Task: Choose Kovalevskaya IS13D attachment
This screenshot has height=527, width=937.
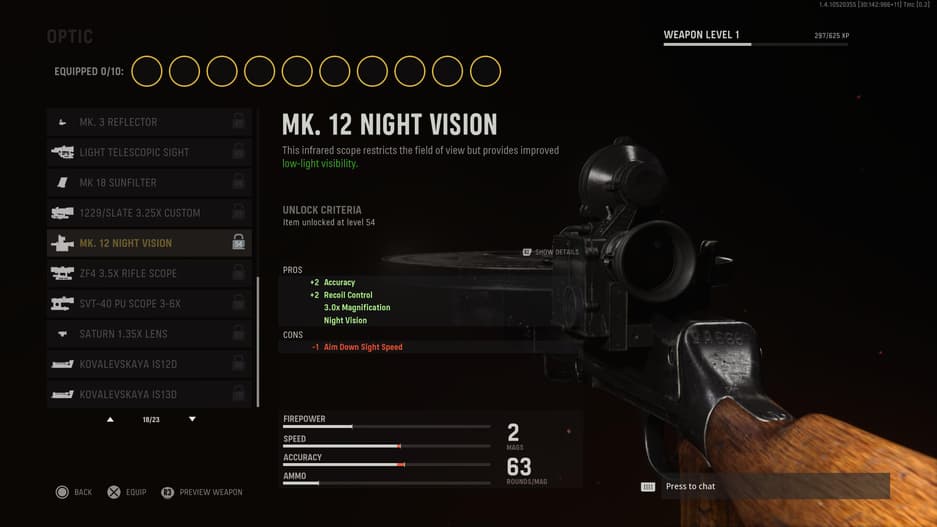Action: click(x=148, y=394)
